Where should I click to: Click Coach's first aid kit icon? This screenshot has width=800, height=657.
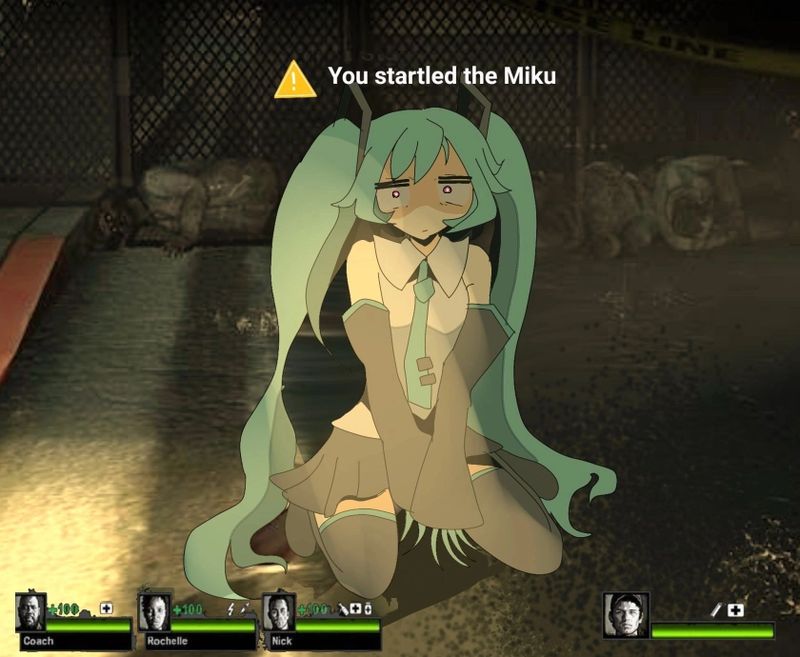pos(106,608)
